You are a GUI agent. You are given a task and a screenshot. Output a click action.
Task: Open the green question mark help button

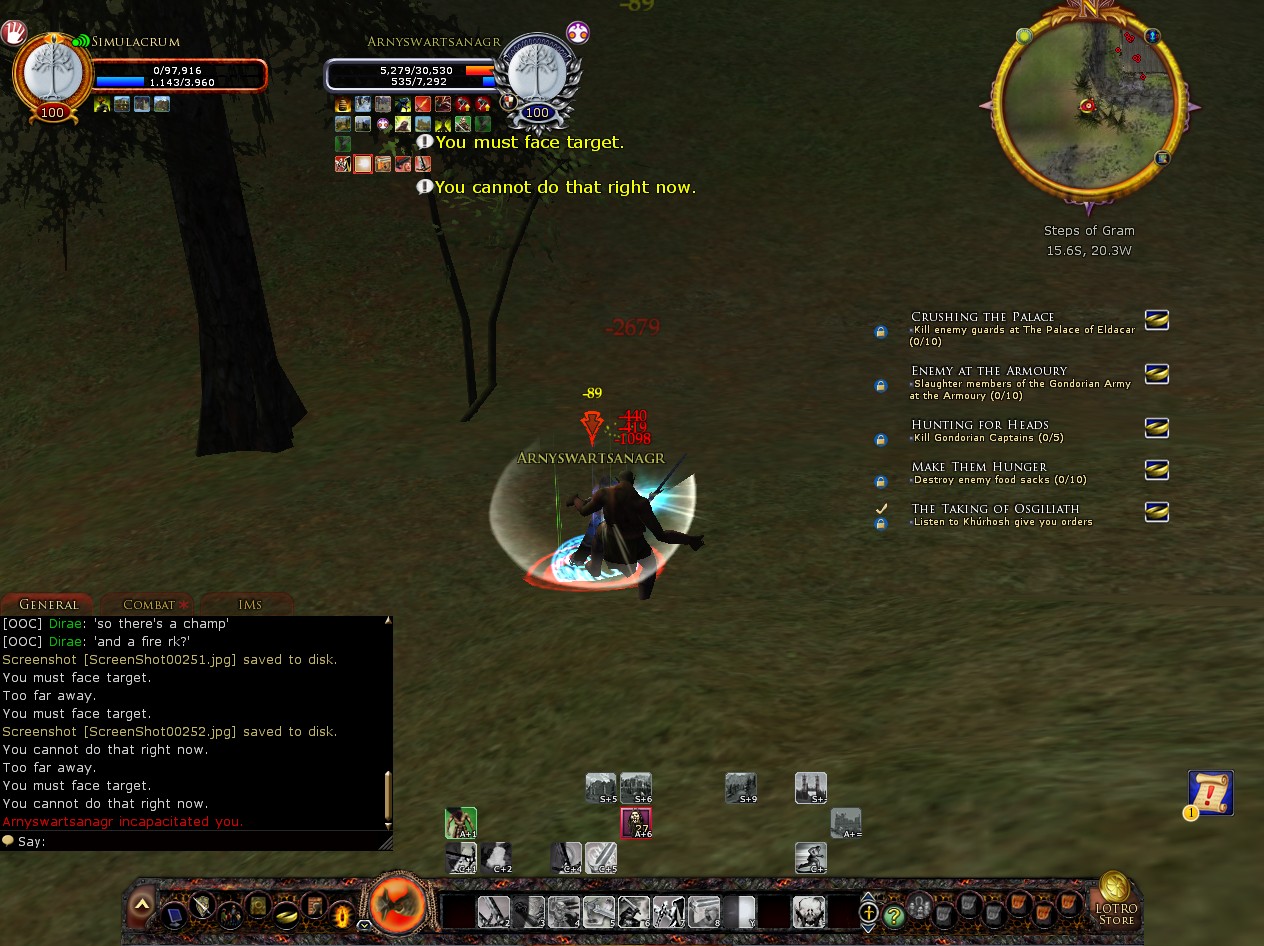[893, 914]
